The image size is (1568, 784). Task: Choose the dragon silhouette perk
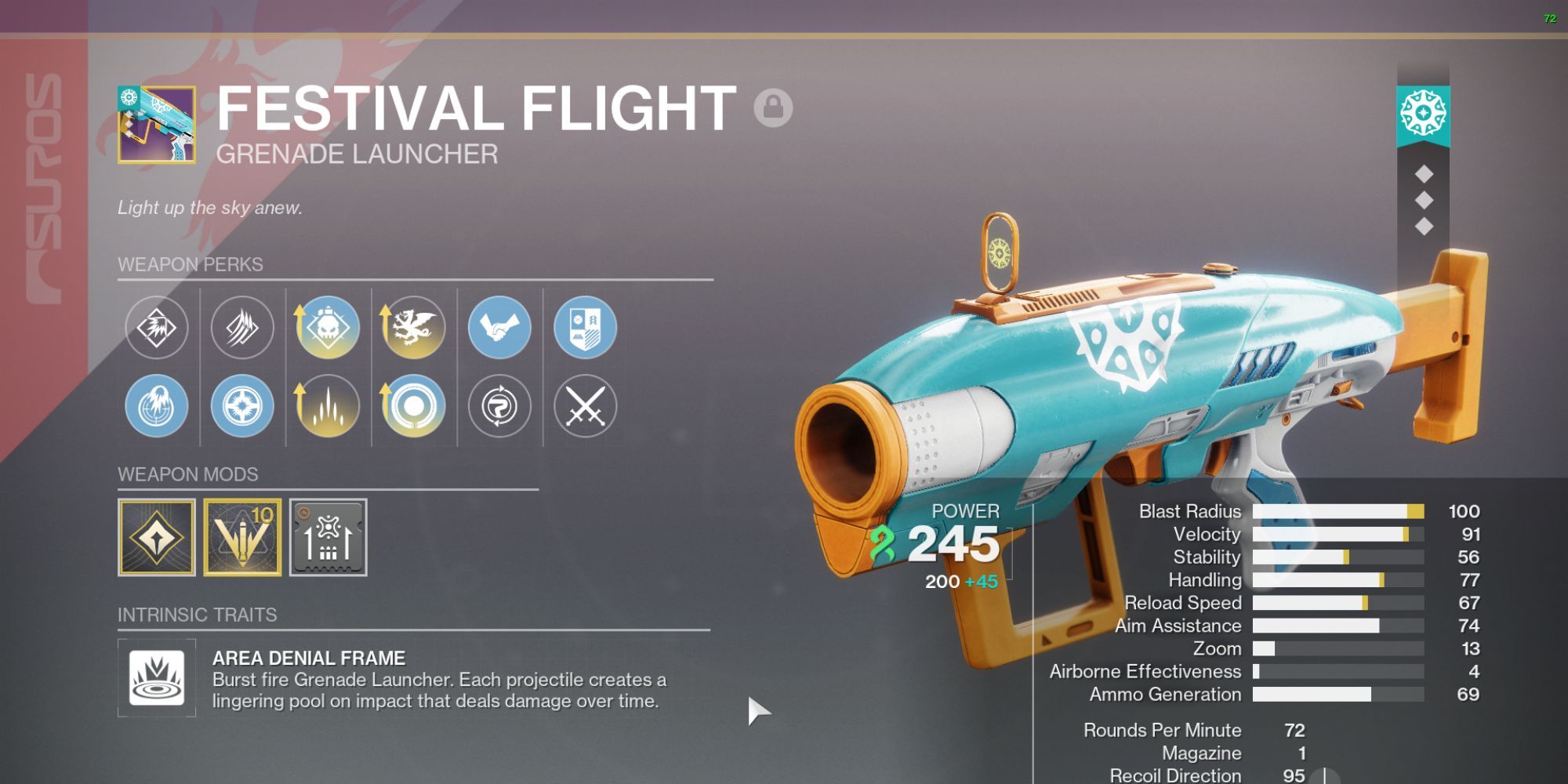click(x=413, y=328)
